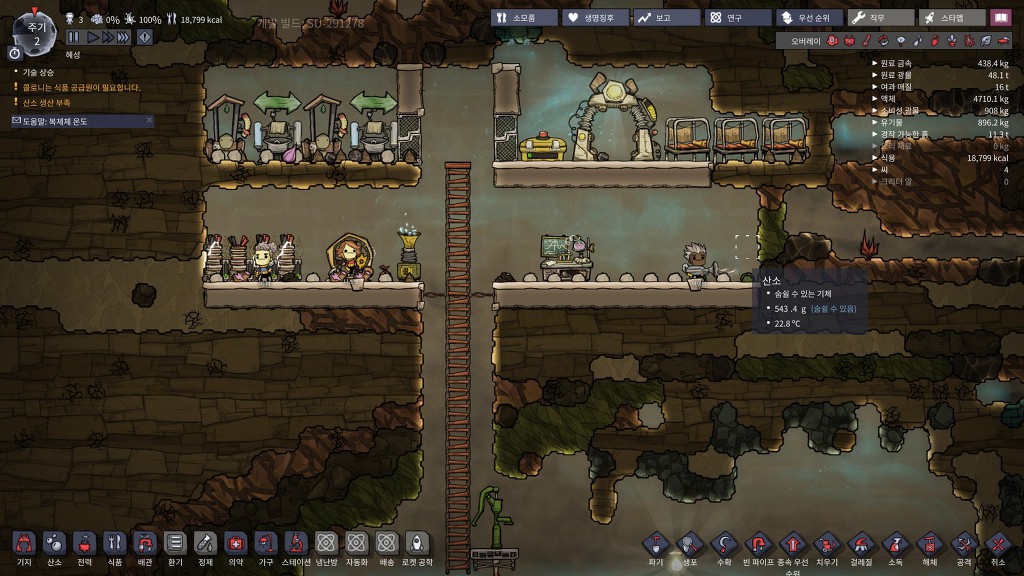Choose the 해체 (Deconstruct) tool
Image resolution: width=1024 pixels, height=576 pixels.
pyautogui.click(x=928, y=545)
